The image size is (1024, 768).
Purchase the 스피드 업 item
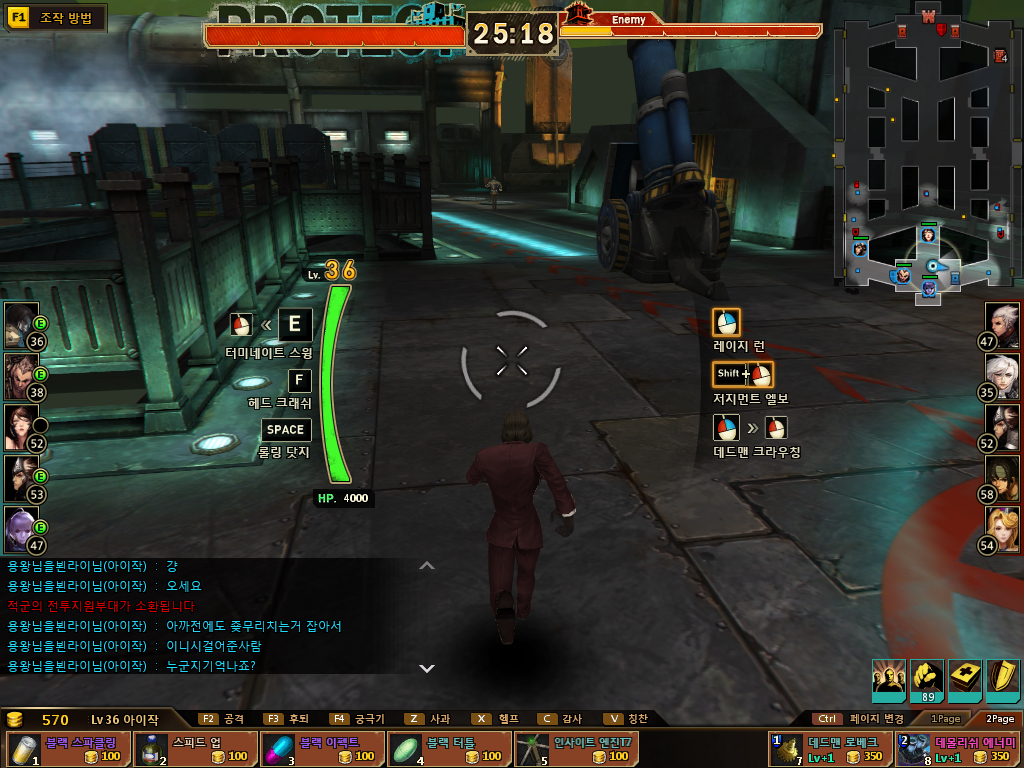(192, 749)
